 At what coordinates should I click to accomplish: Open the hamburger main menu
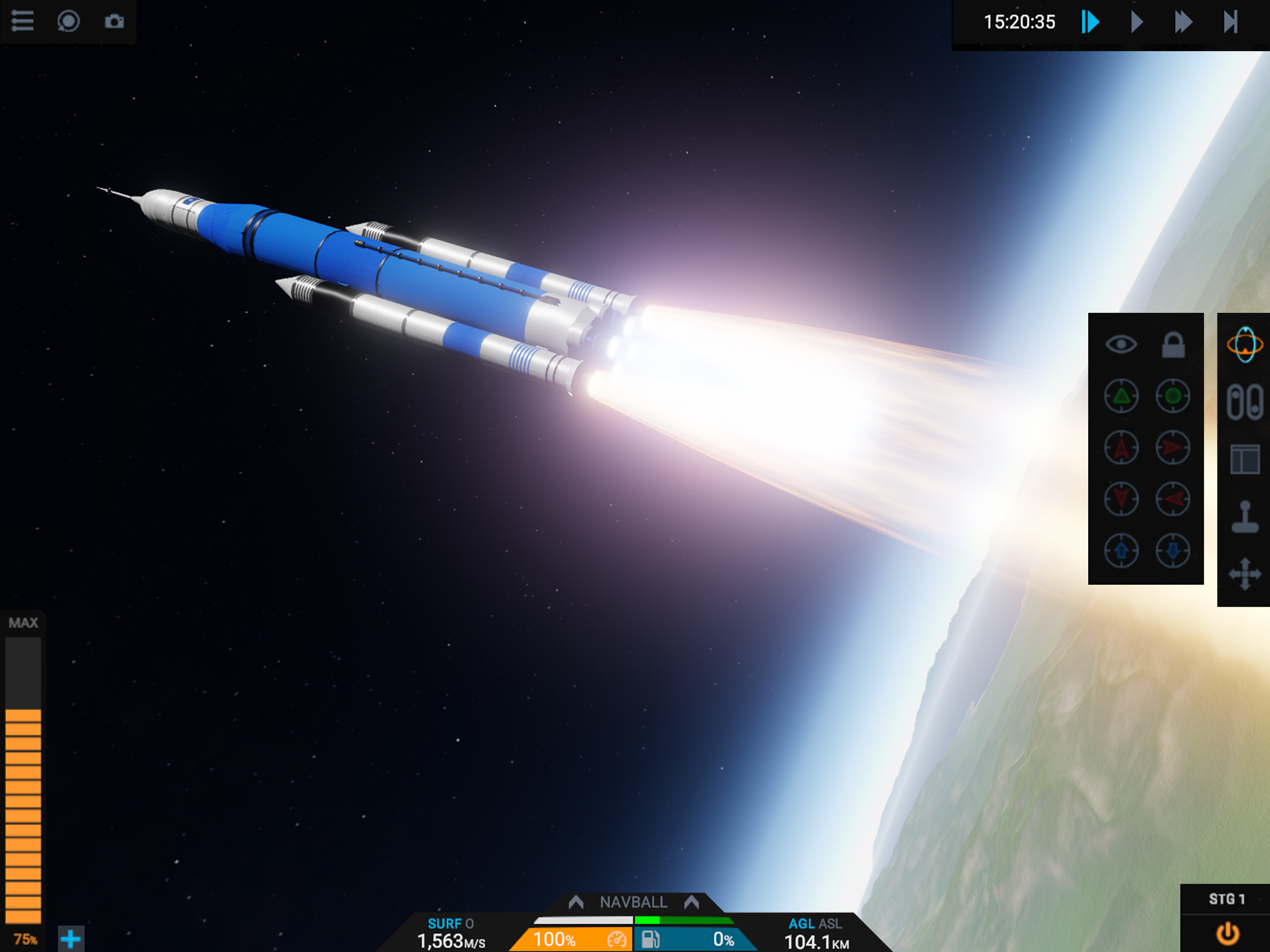(22, 21)
